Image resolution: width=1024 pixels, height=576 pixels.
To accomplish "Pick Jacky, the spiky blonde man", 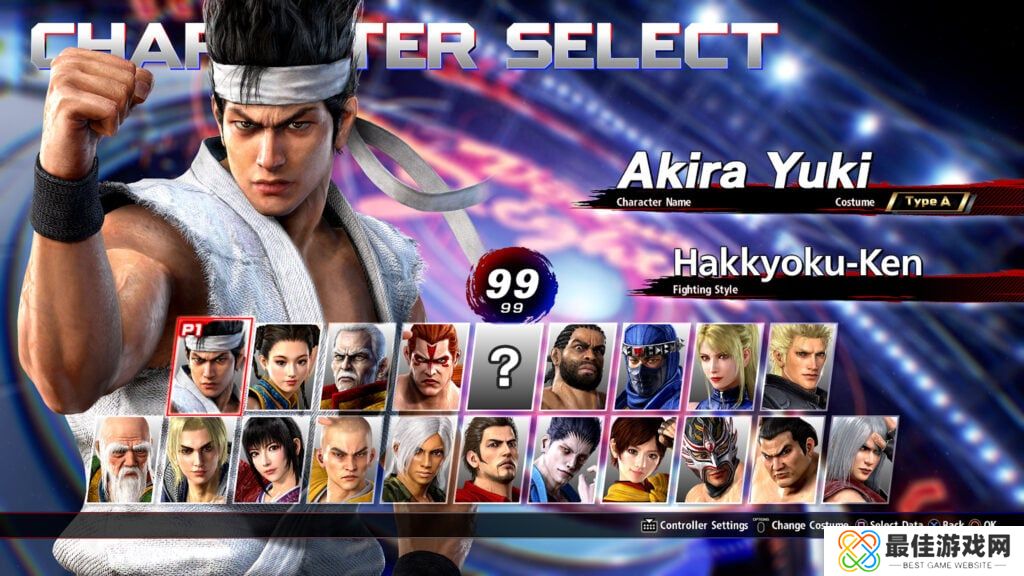I will pyautogui.click(x=800, y=367).
